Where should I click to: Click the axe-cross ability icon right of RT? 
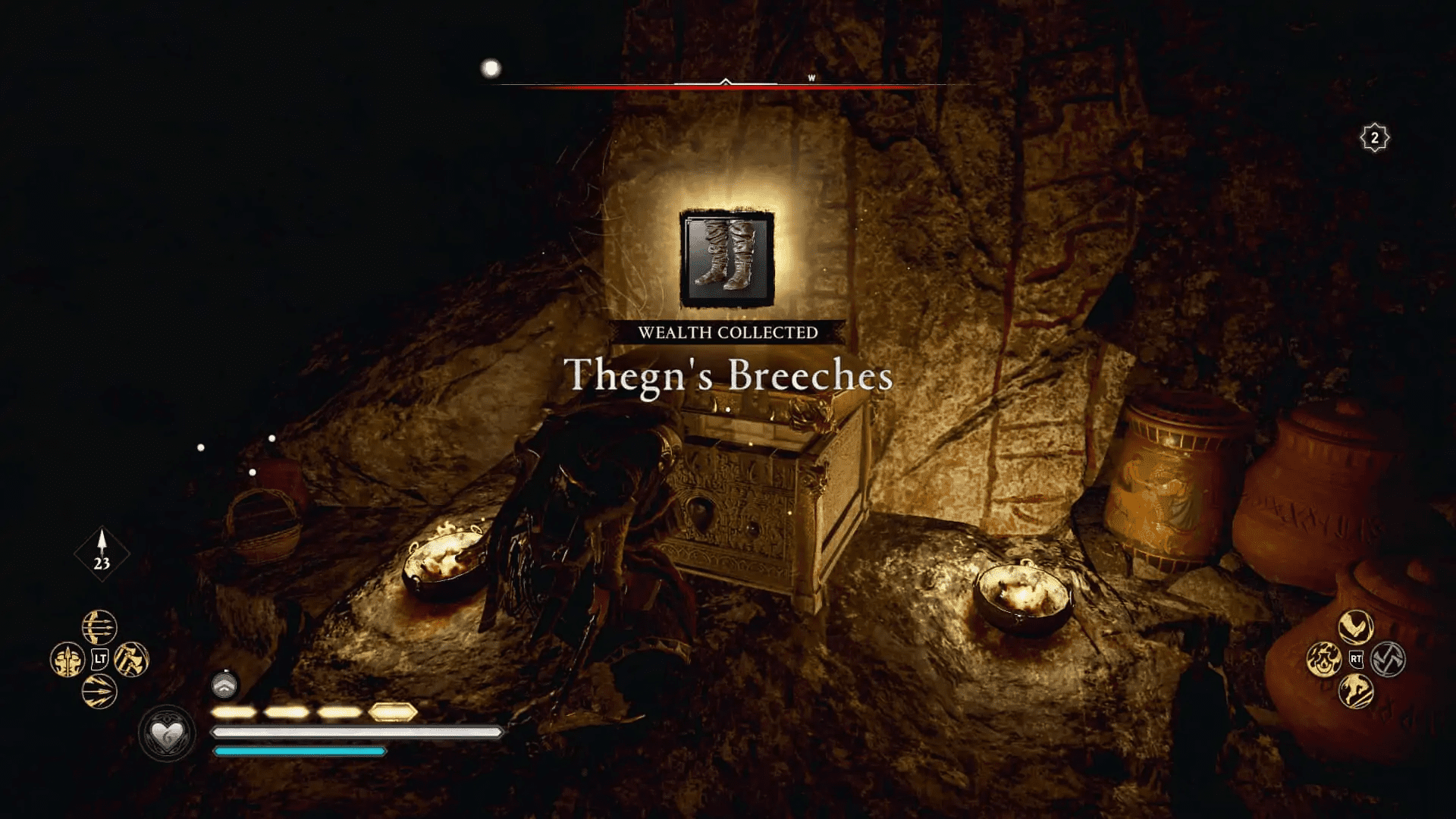click(1389, 660)
